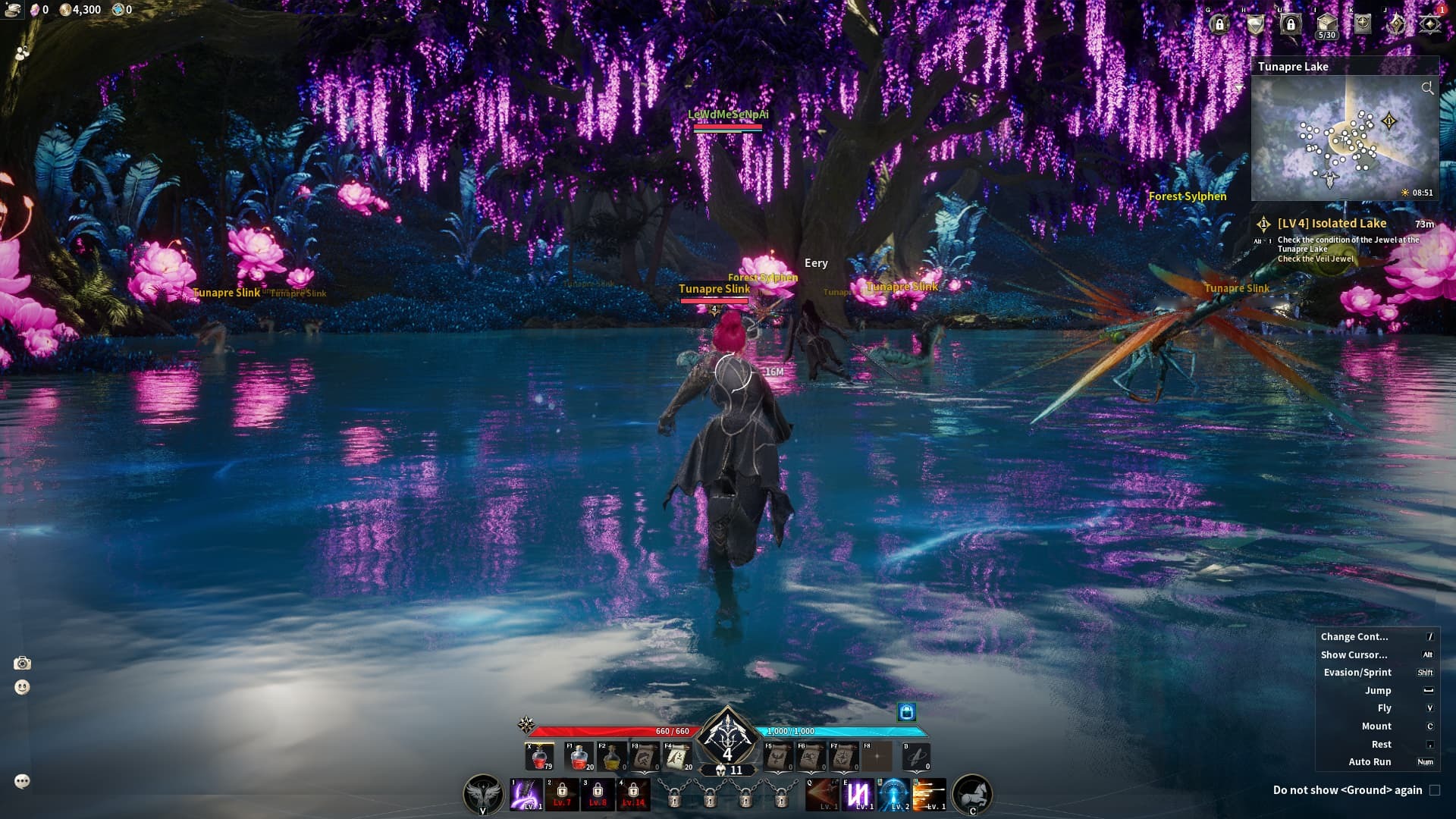Viewport: 1456px width, 819px height.
Task: Click the camera screenshot icon on the left edge
Action: (24, 661)
